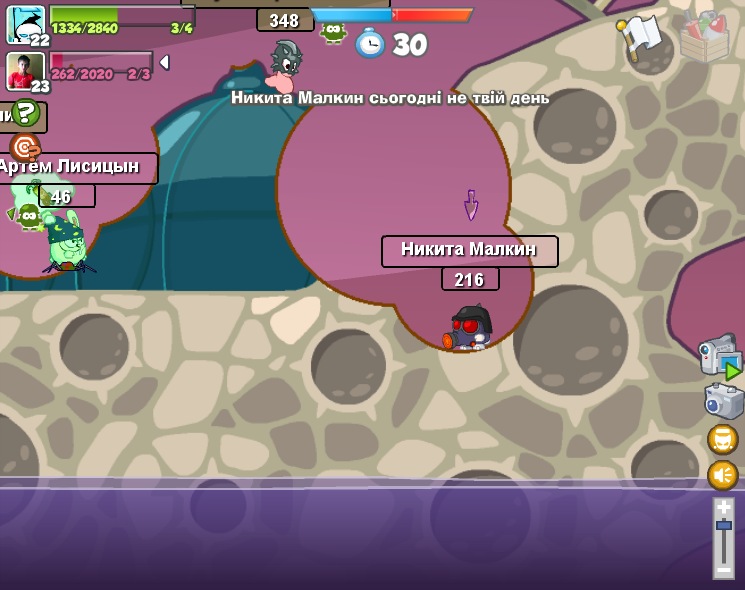Take a screenshot with the camera icon
745x590 pixels.
point(723,401)
